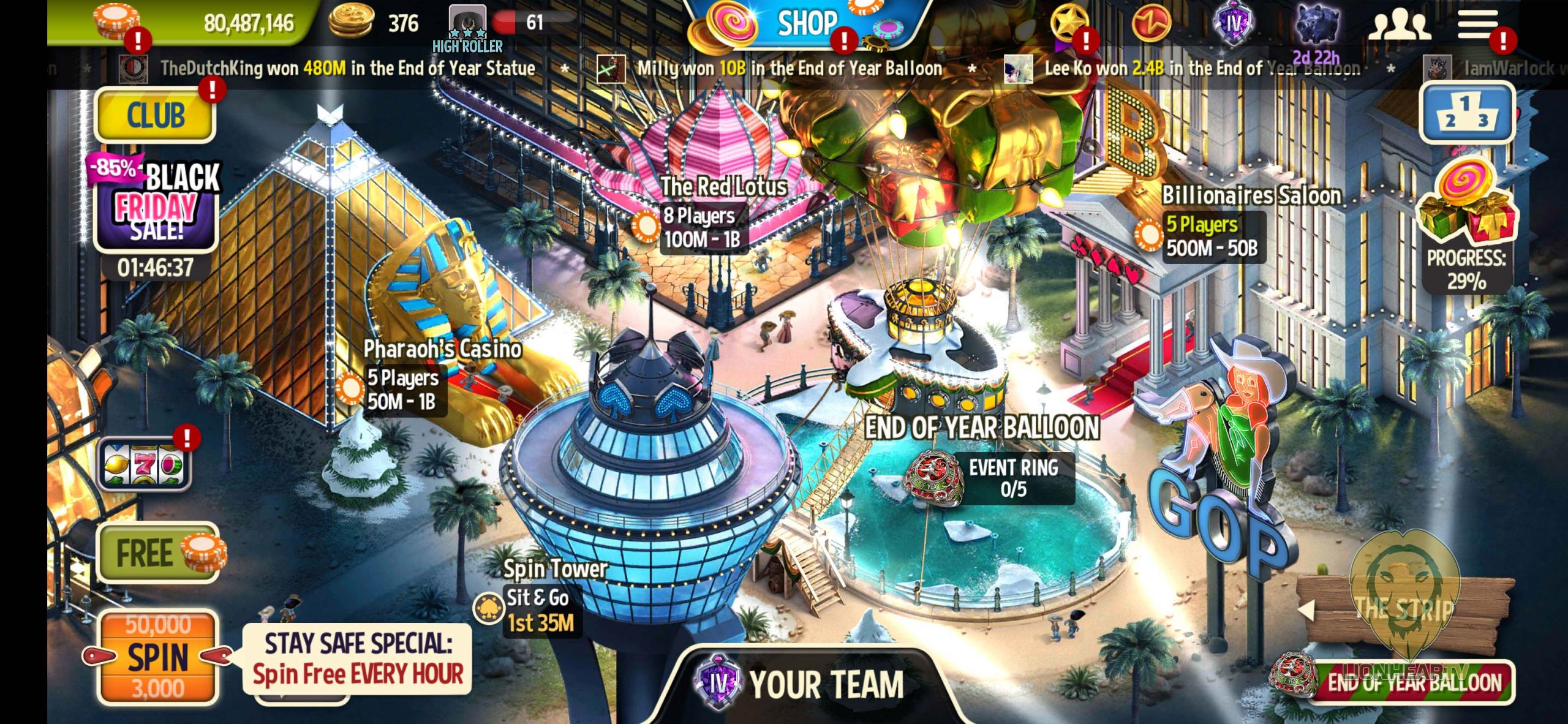The height and width of the screenshot is (724, 1568).
Task: Join The Red Lotus table
Action: pos(704,227)
